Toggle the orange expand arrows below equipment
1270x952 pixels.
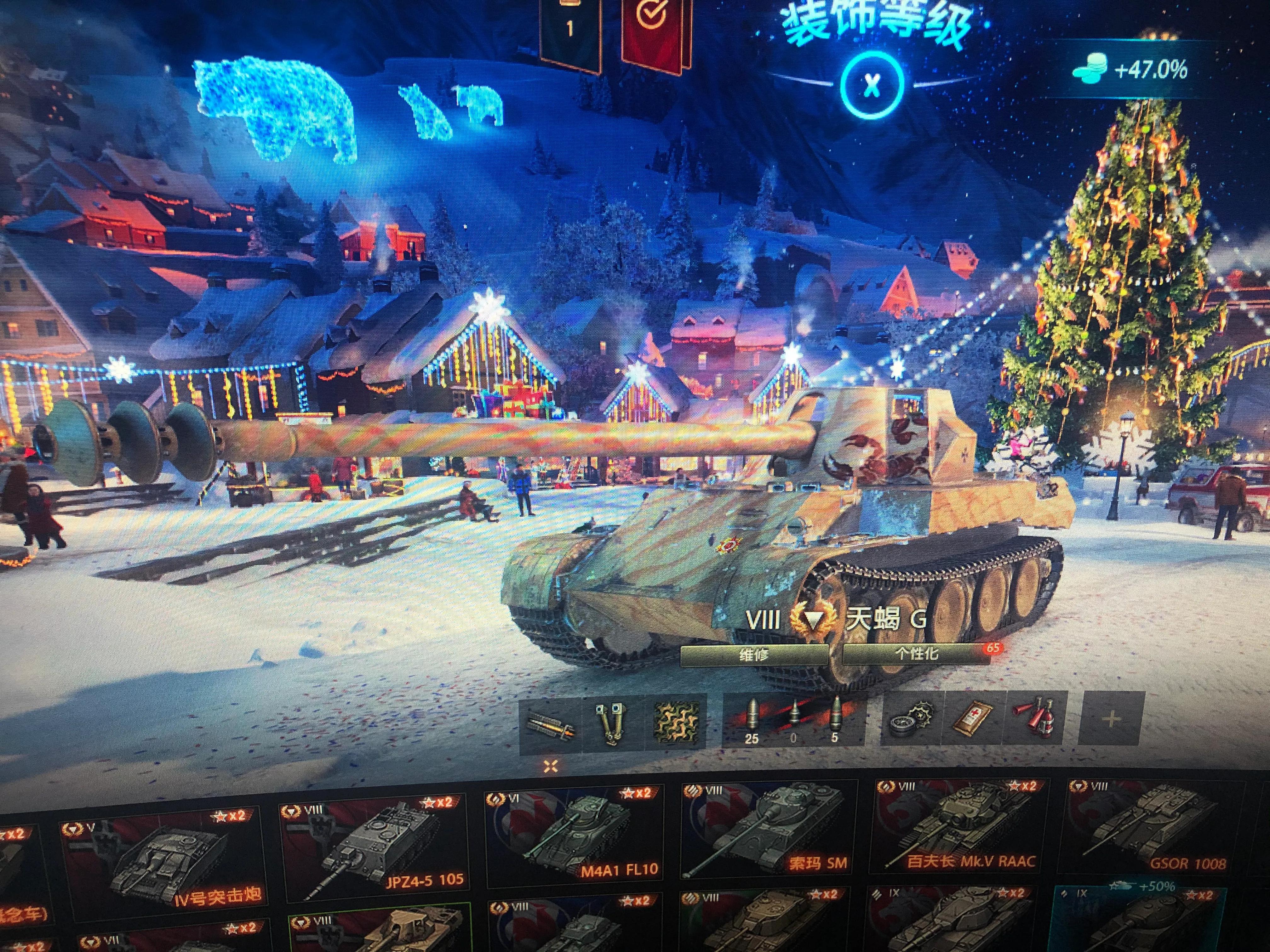coord(551,766)
